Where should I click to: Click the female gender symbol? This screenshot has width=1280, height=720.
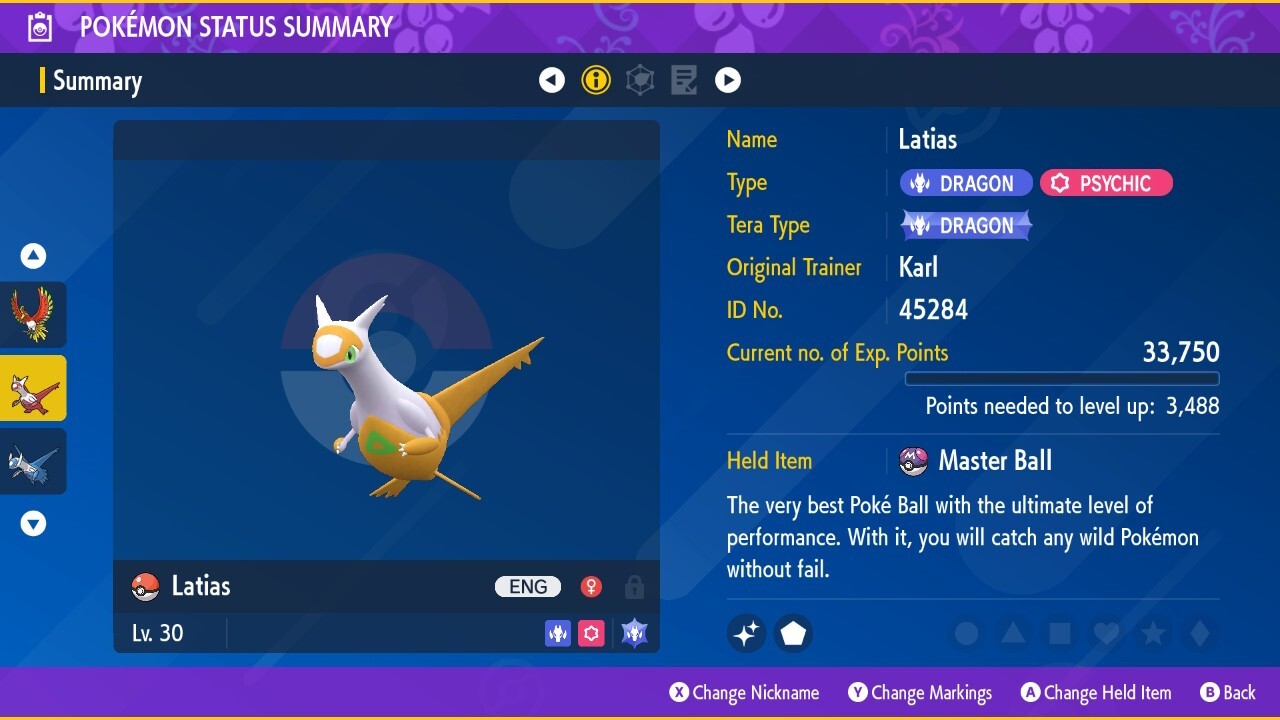click(590, 587)
